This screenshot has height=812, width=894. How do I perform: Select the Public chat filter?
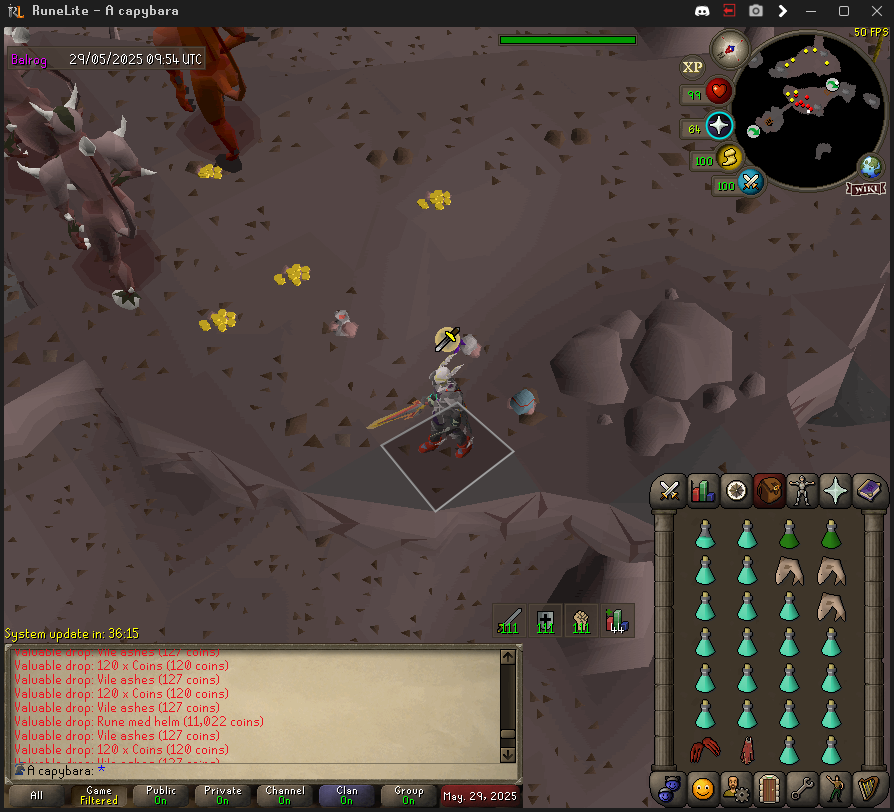pyautogui.click(x=161, y=796)
